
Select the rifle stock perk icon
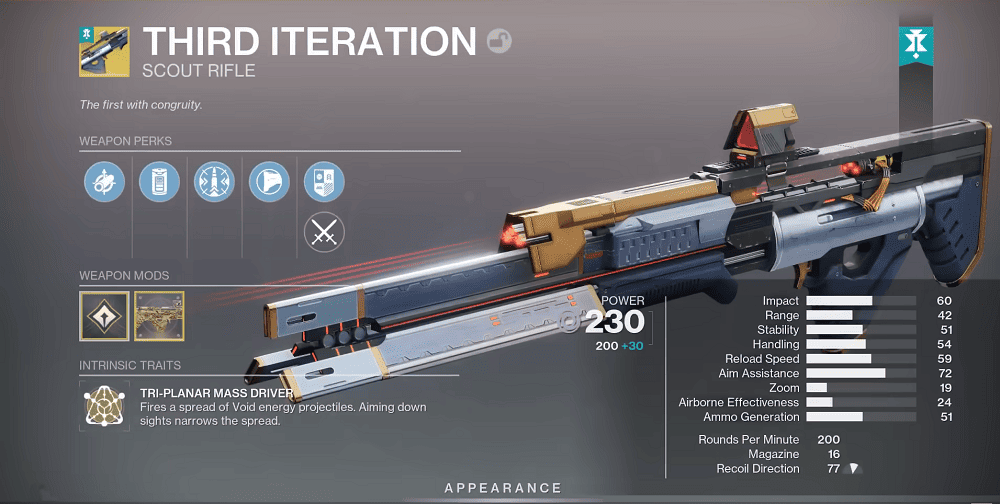point(269,182)
